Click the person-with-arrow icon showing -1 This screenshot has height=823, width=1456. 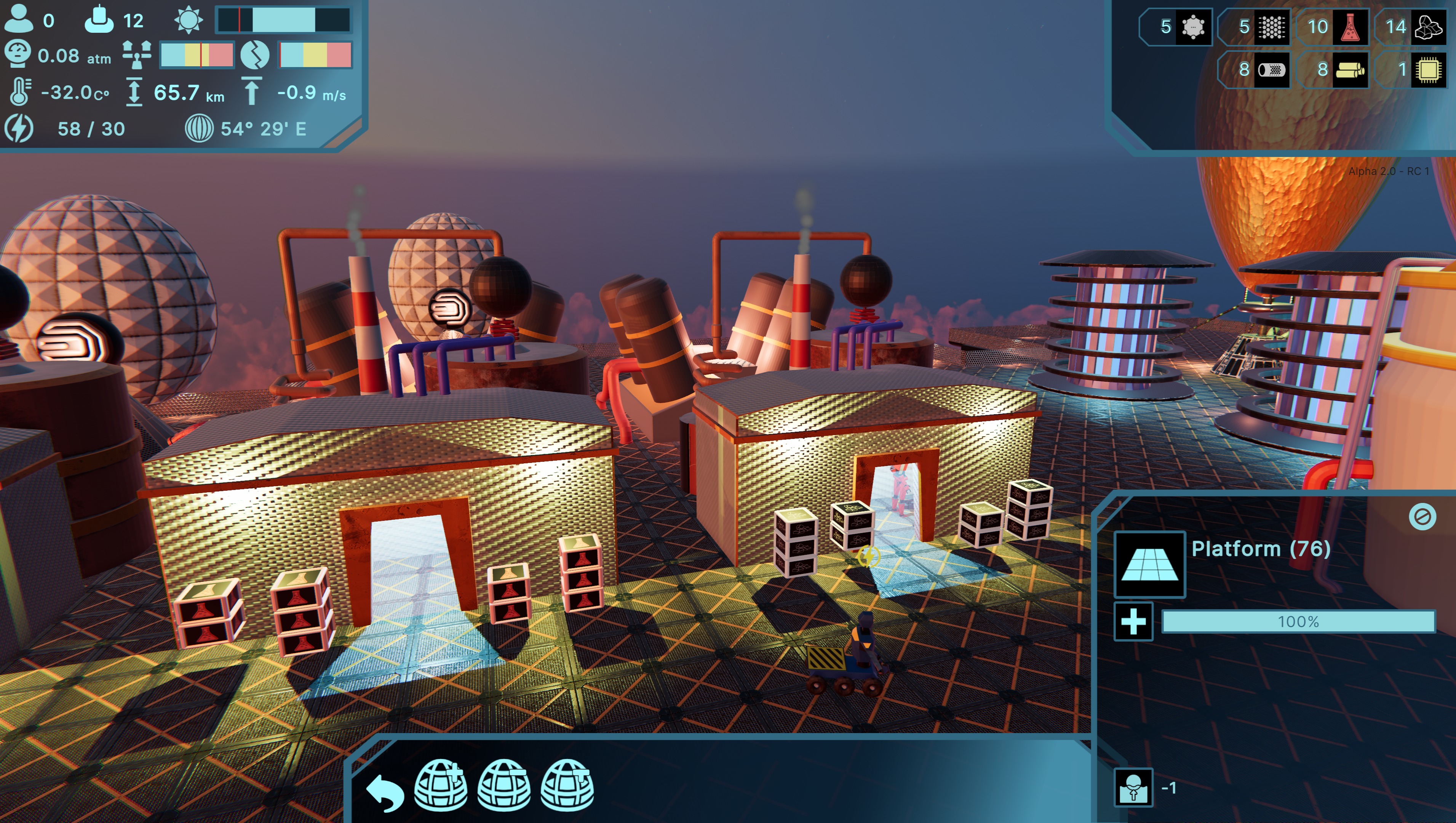click(x=1133, y=787)
